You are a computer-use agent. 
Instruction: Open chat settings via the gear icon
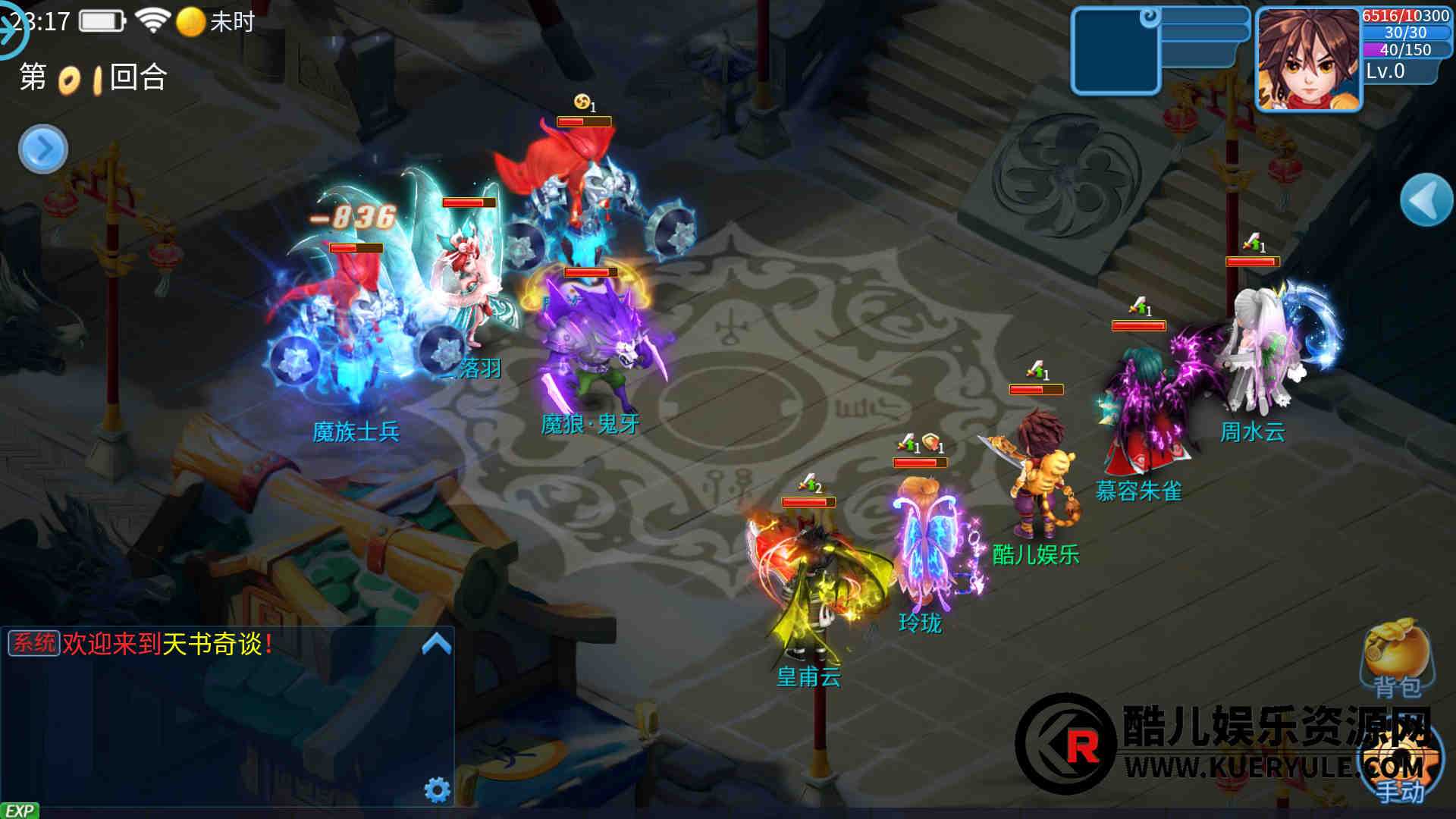coord(437,789)
